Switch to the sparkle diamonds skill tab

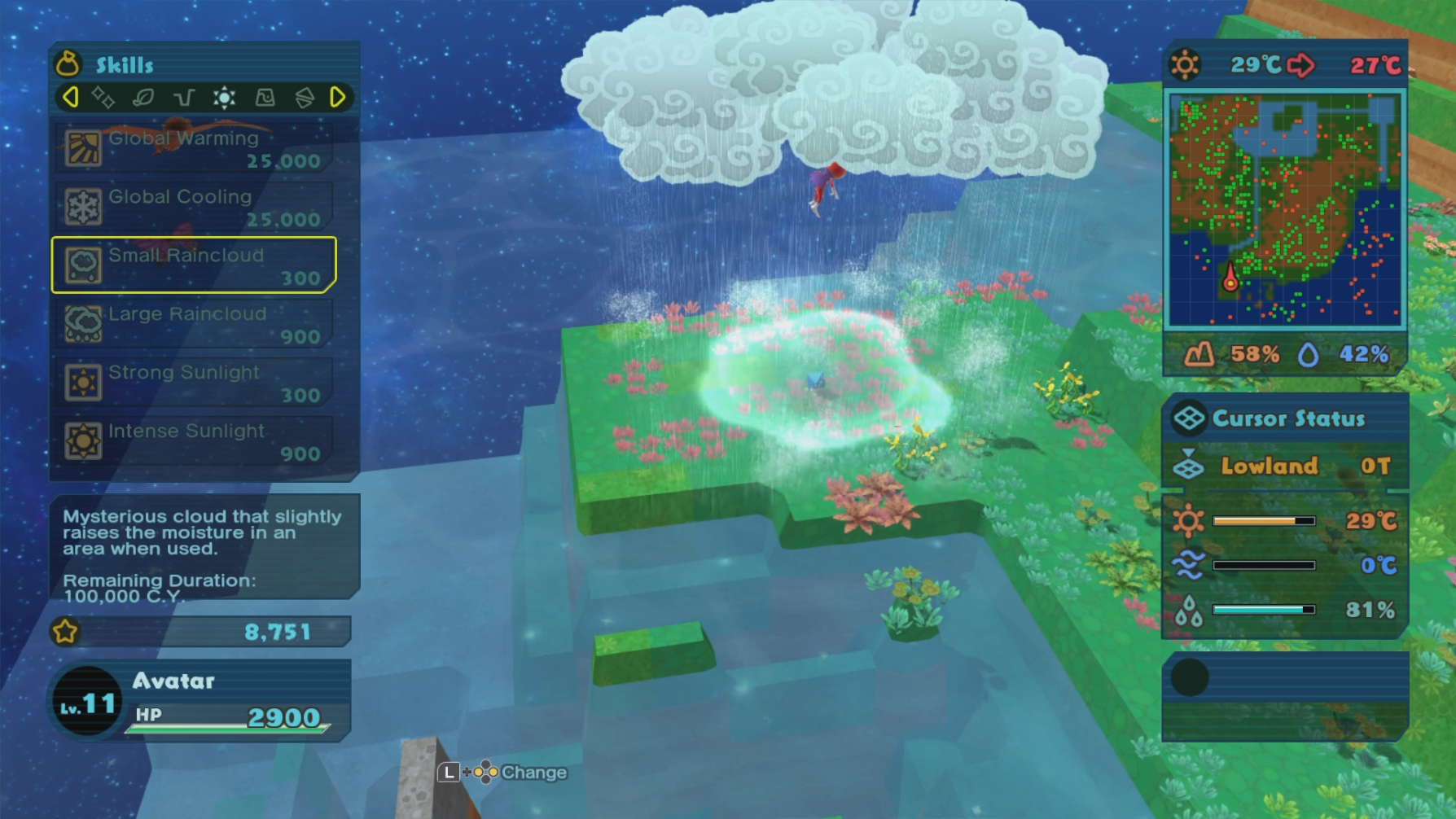coord(103,98)
